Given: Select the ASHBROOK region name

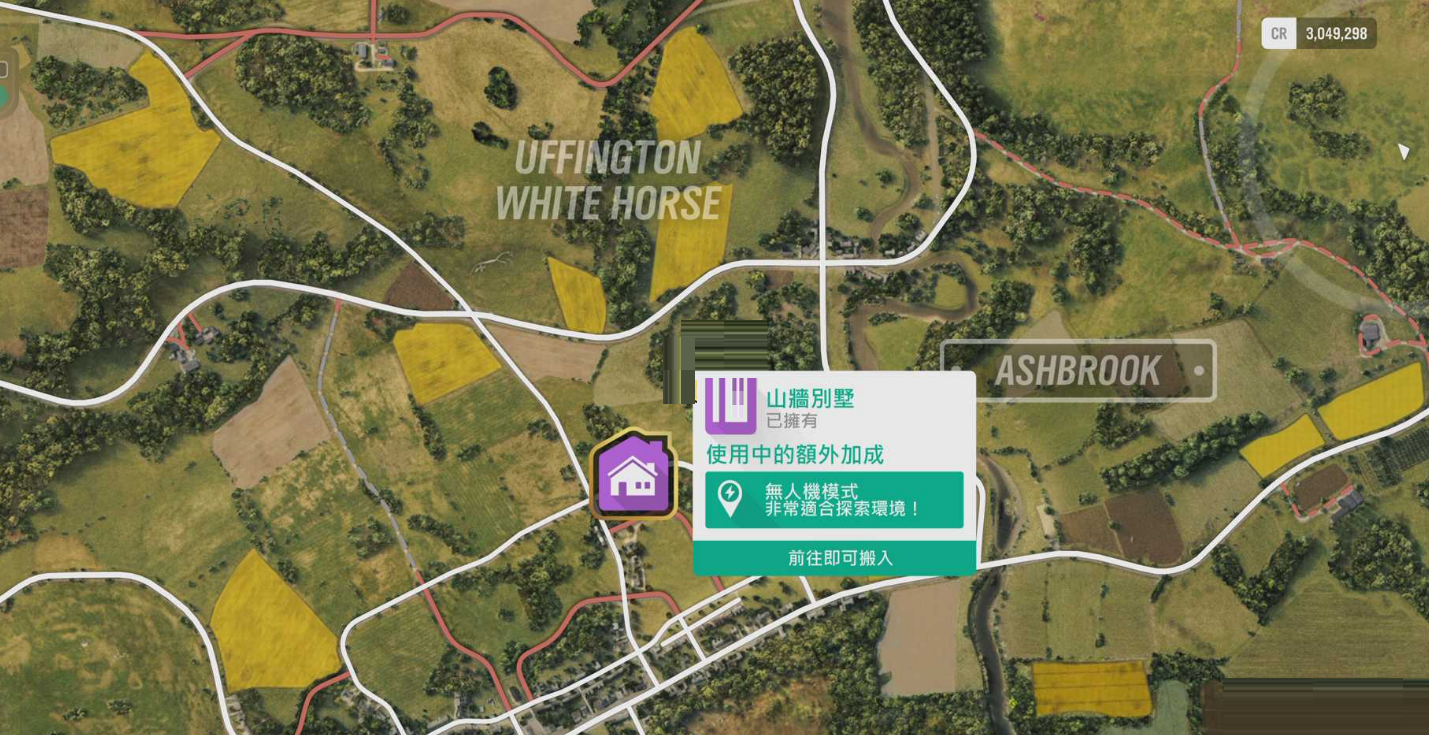Looking at the screenshot, I should [1077, 371].
